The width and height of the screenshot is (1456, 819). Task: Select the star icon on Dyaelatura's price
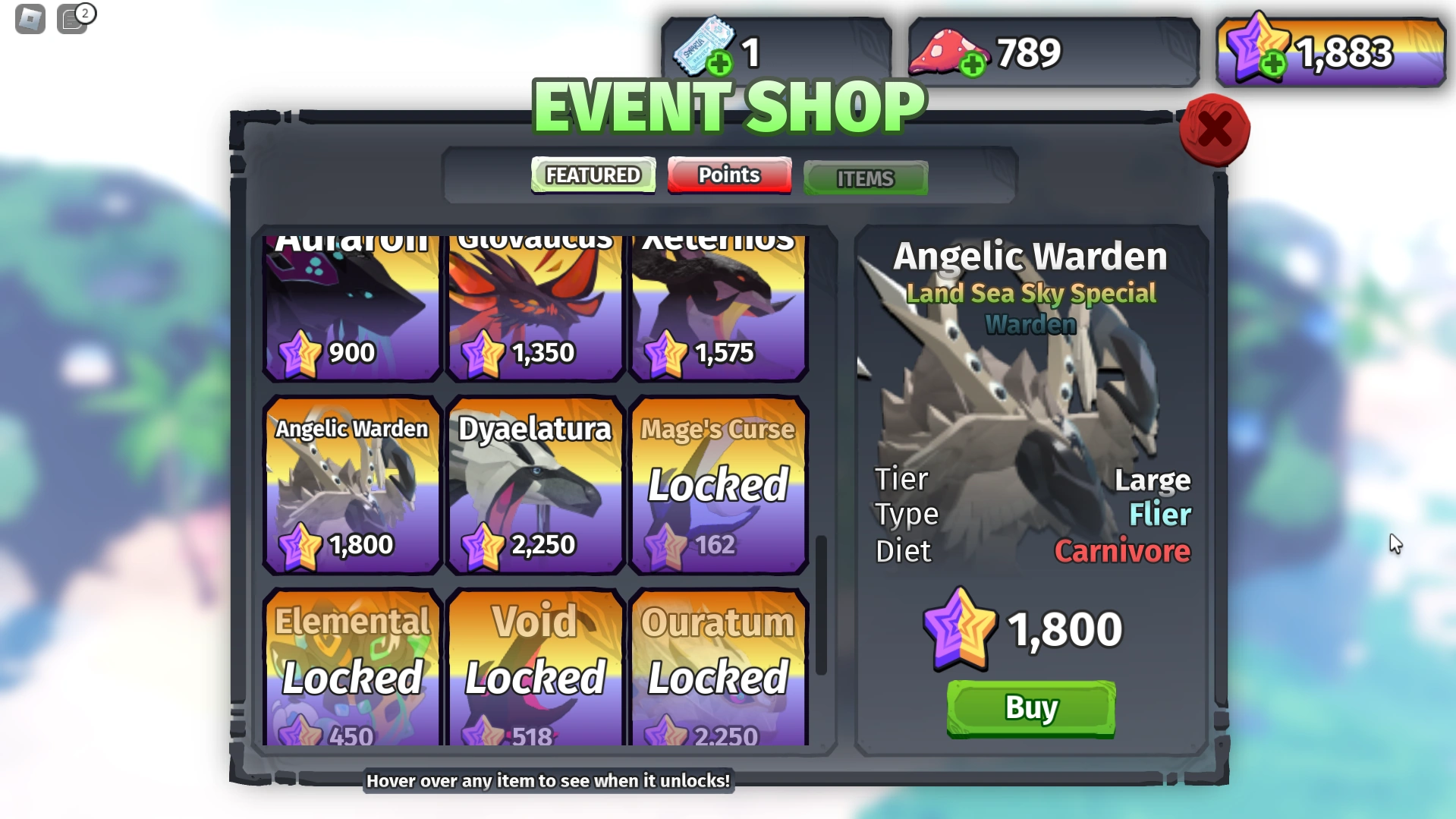coord(483,543)
